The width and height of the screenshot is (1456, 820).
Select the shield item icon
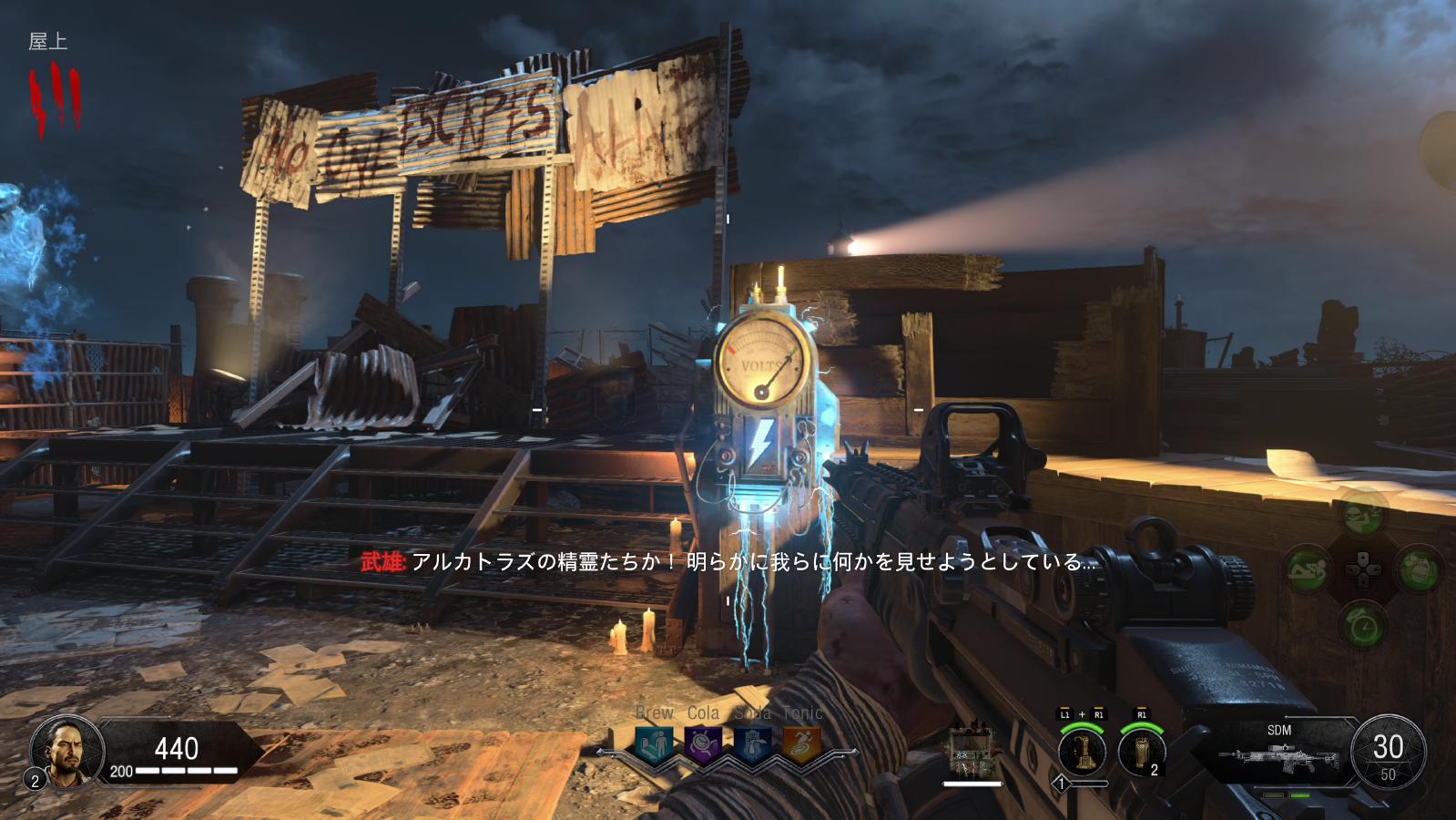[x=972, y=751]
